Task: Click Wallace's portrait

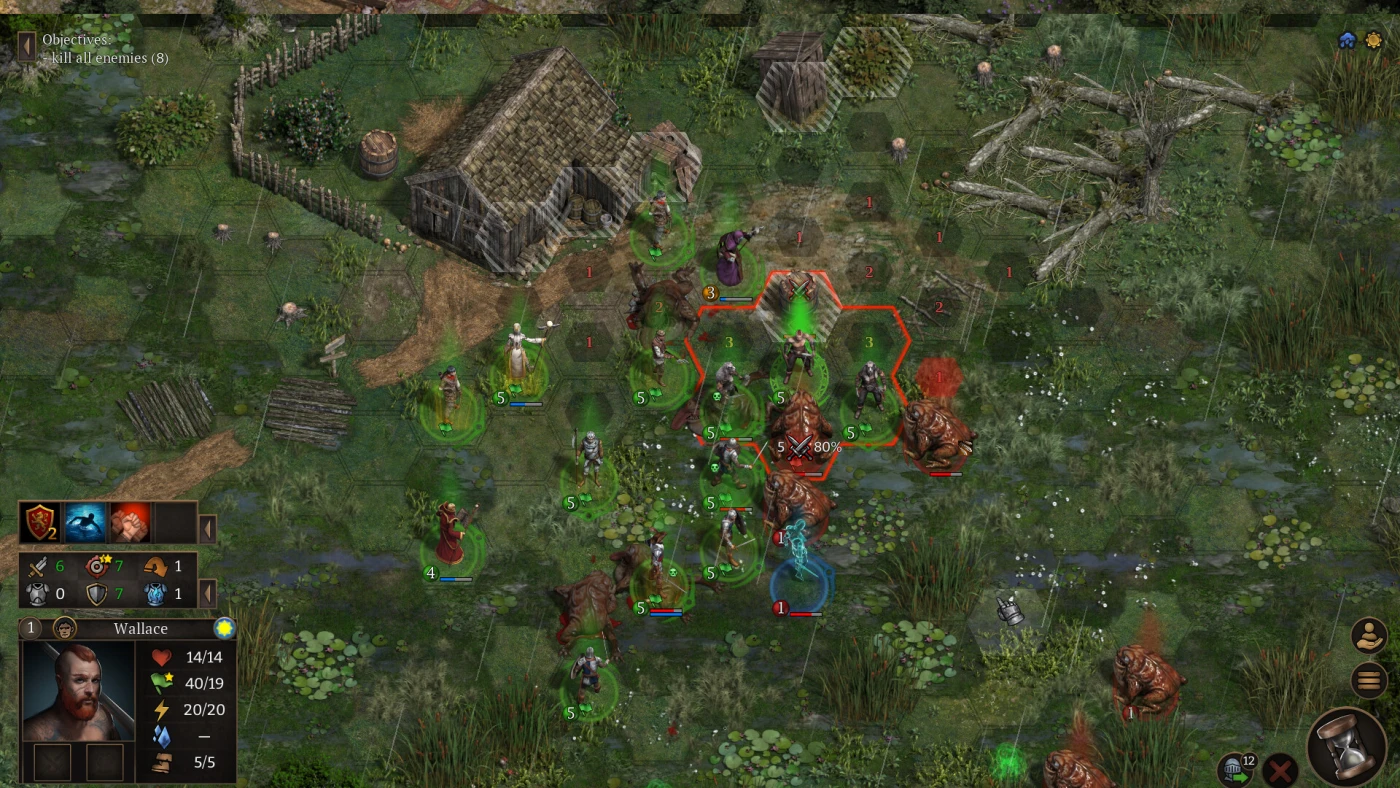Action: point(78,691)
